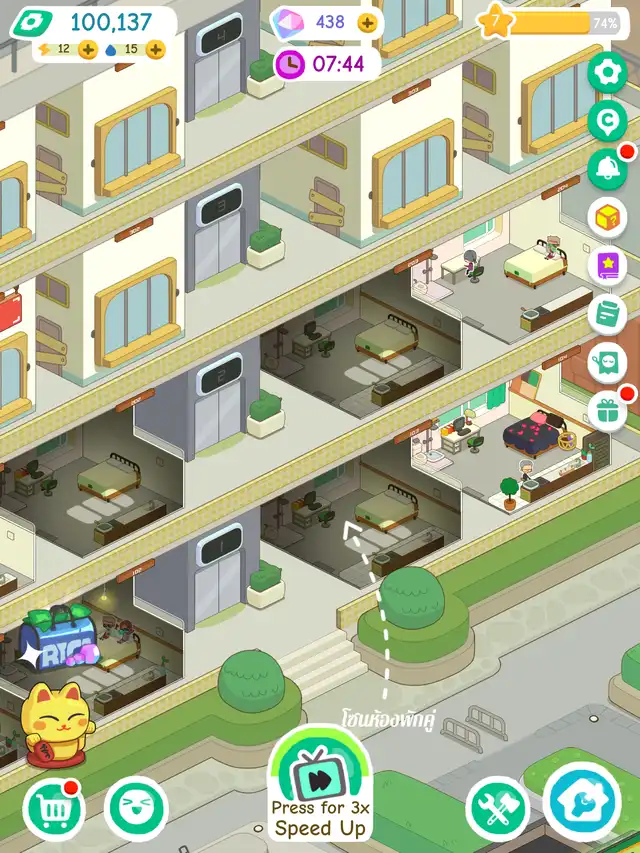Add more energy with the lightning plus button
Image resolution: width=640 pixels, height=853 pixels.
88,49
